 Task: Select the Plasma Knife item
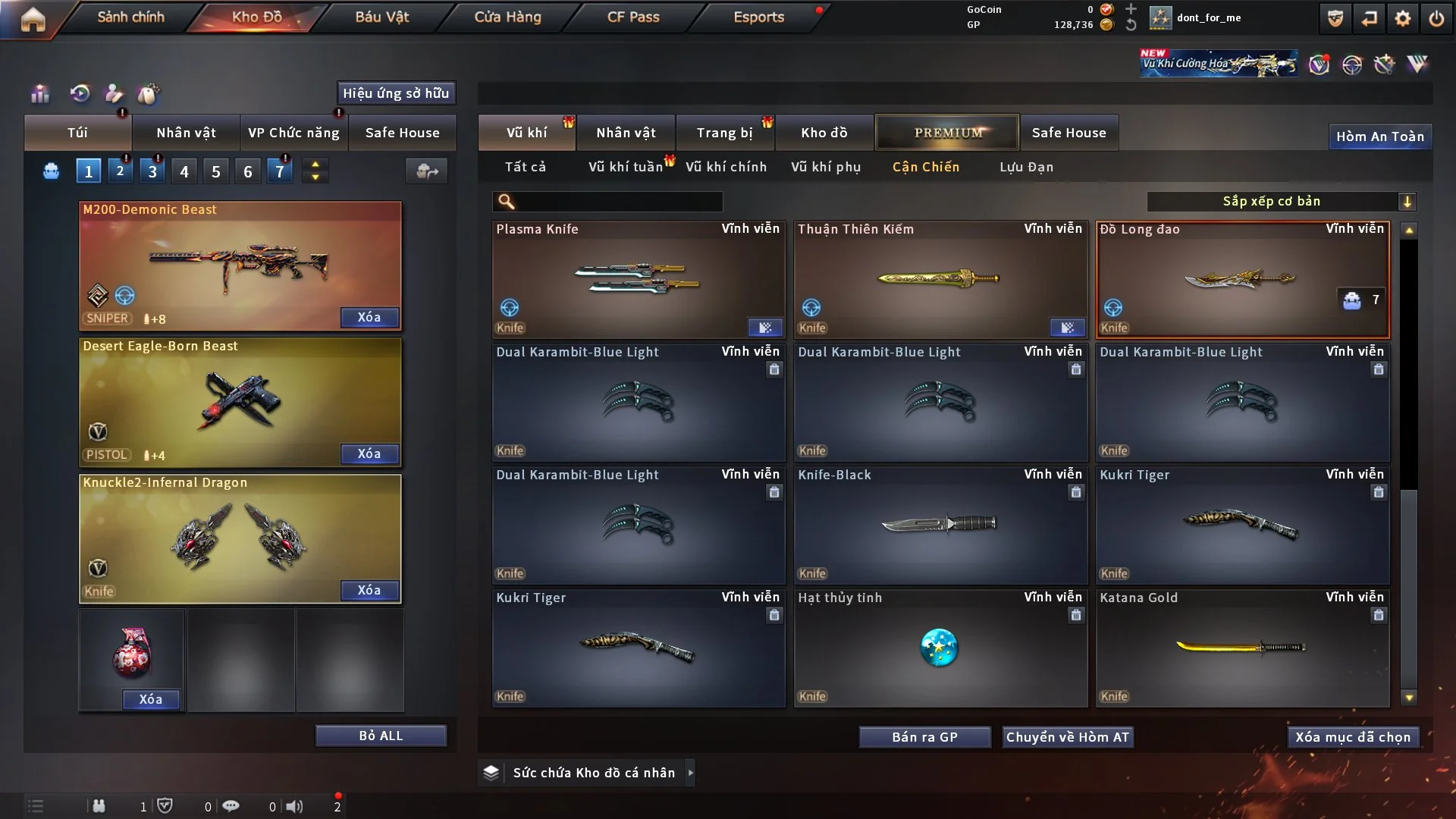638,279
